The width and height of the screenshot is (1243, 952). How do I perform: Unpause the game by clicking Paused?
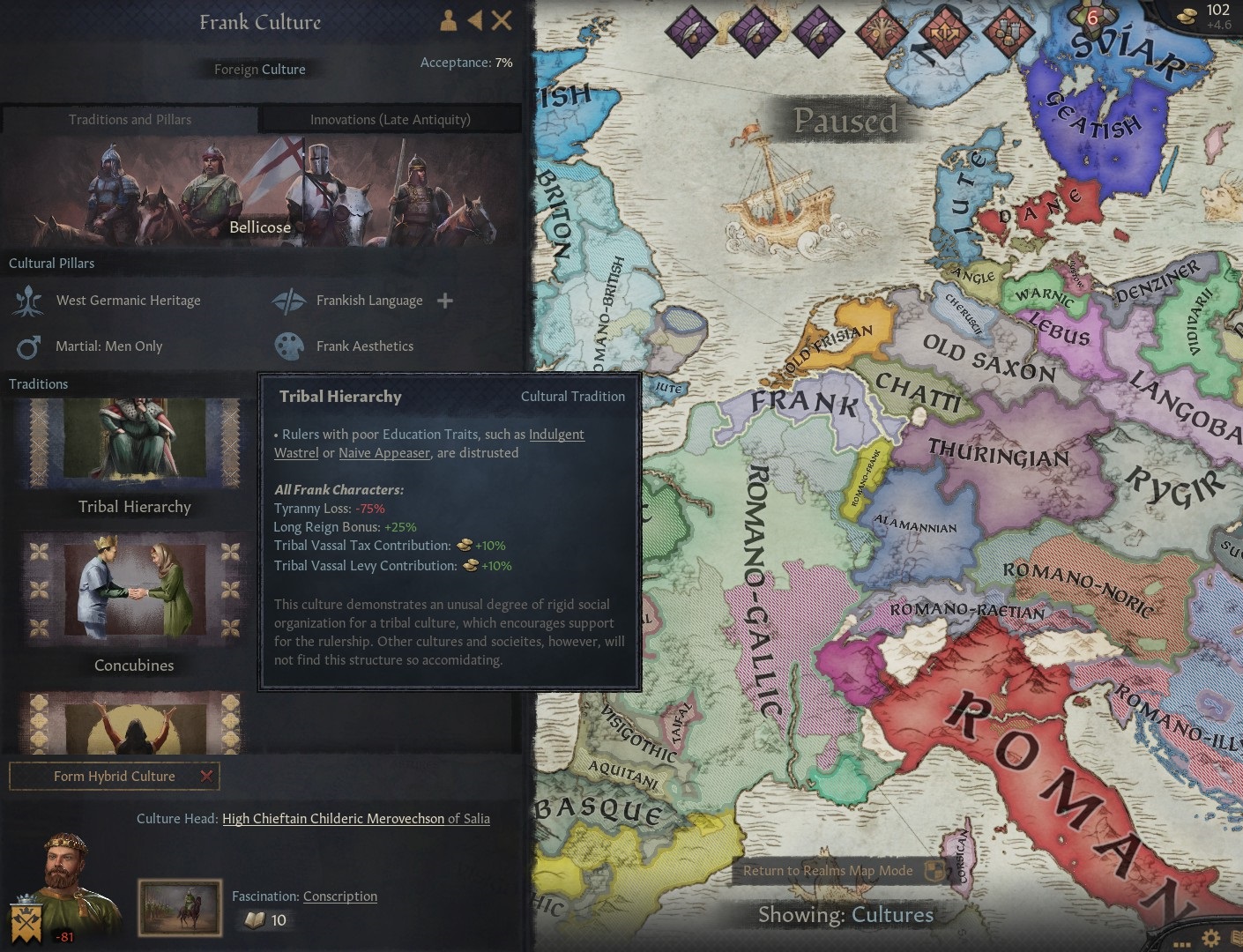click(845, 121)
